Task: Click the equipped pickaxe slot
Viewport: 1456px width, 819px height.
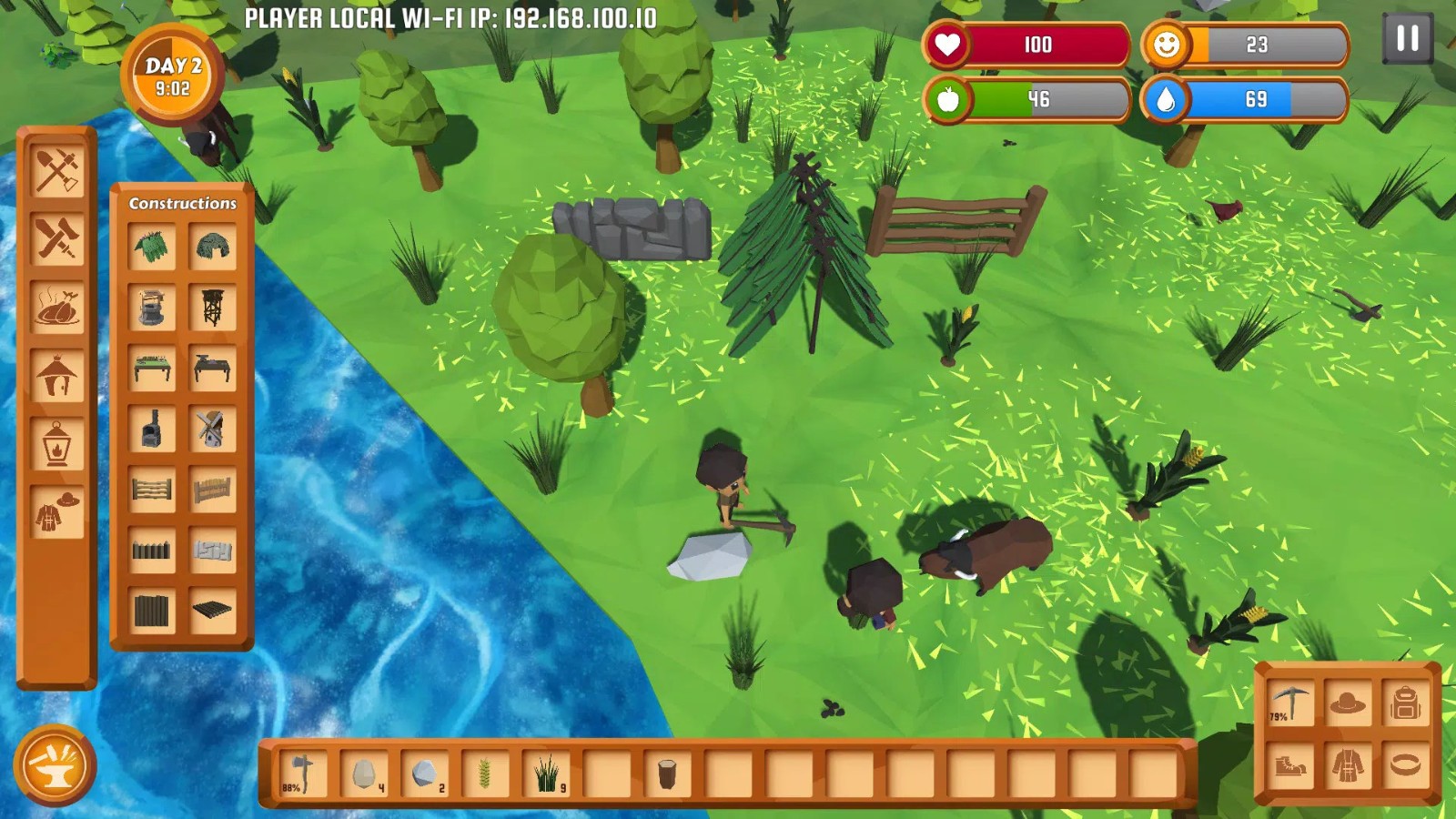Action: tap(1290, 703)
